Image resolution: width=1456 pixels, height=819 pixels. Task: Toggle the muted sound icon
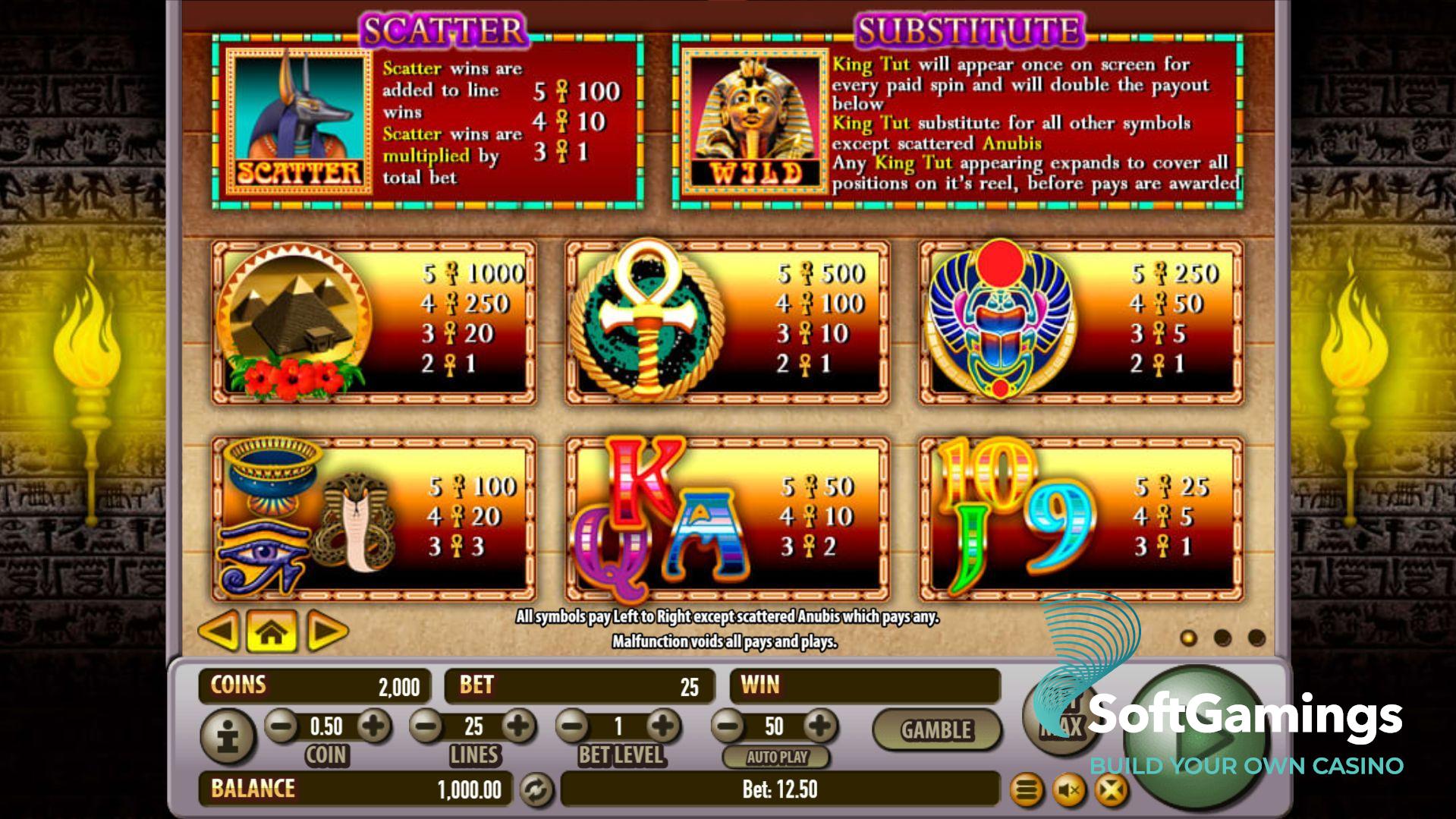[1069, 791]
